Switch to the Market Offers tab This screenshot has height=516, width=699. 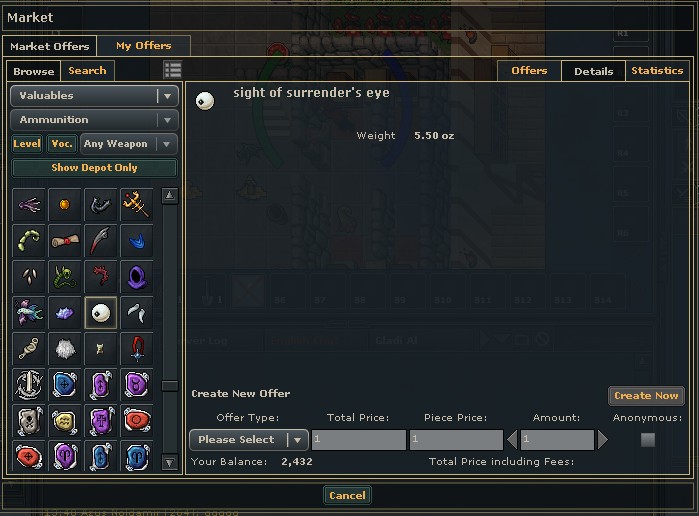49,46
